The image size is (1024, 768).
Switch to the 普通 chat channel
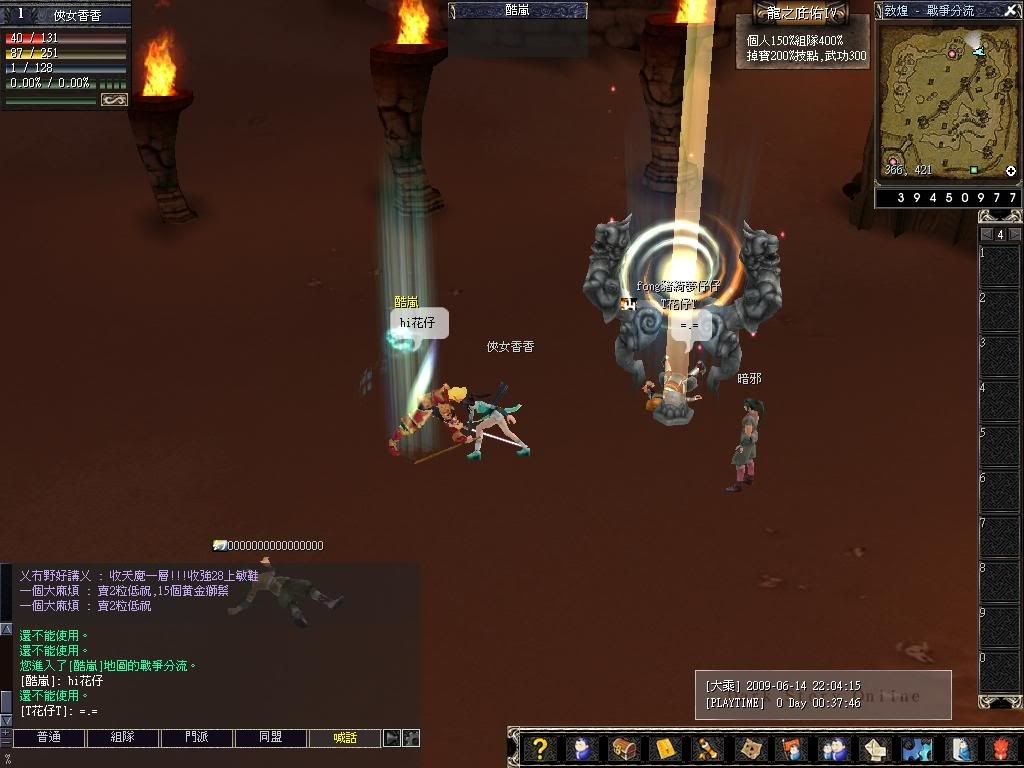tap(49, 738)
